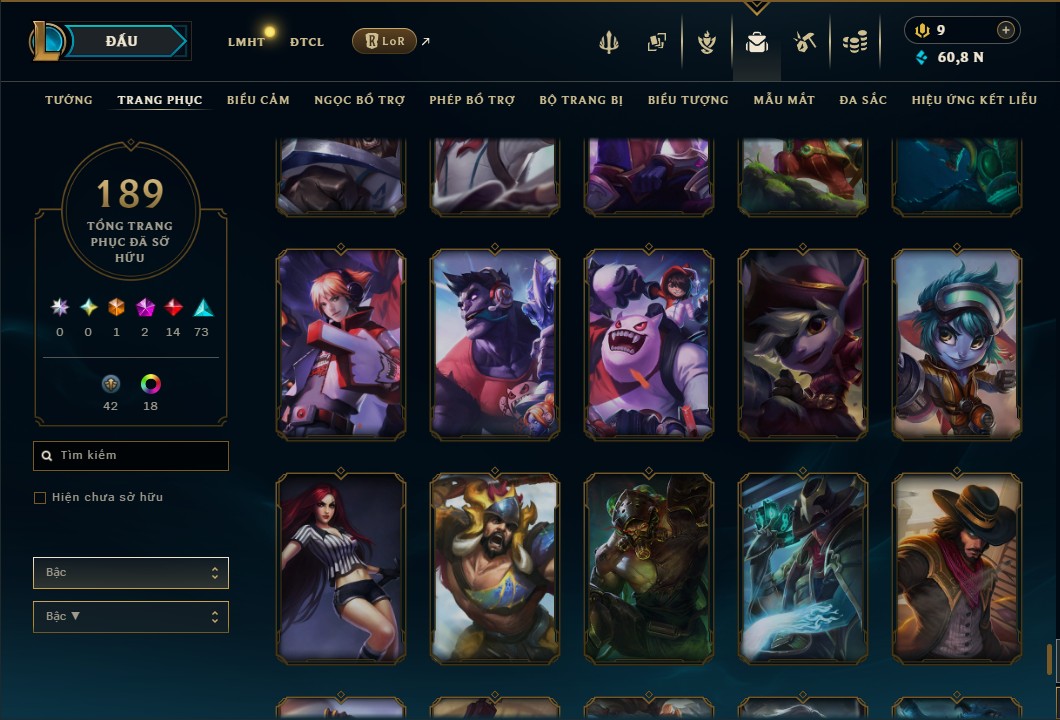
Task: Switch to the TƯỚNG champions tab
Action: (x=69, y=100)
